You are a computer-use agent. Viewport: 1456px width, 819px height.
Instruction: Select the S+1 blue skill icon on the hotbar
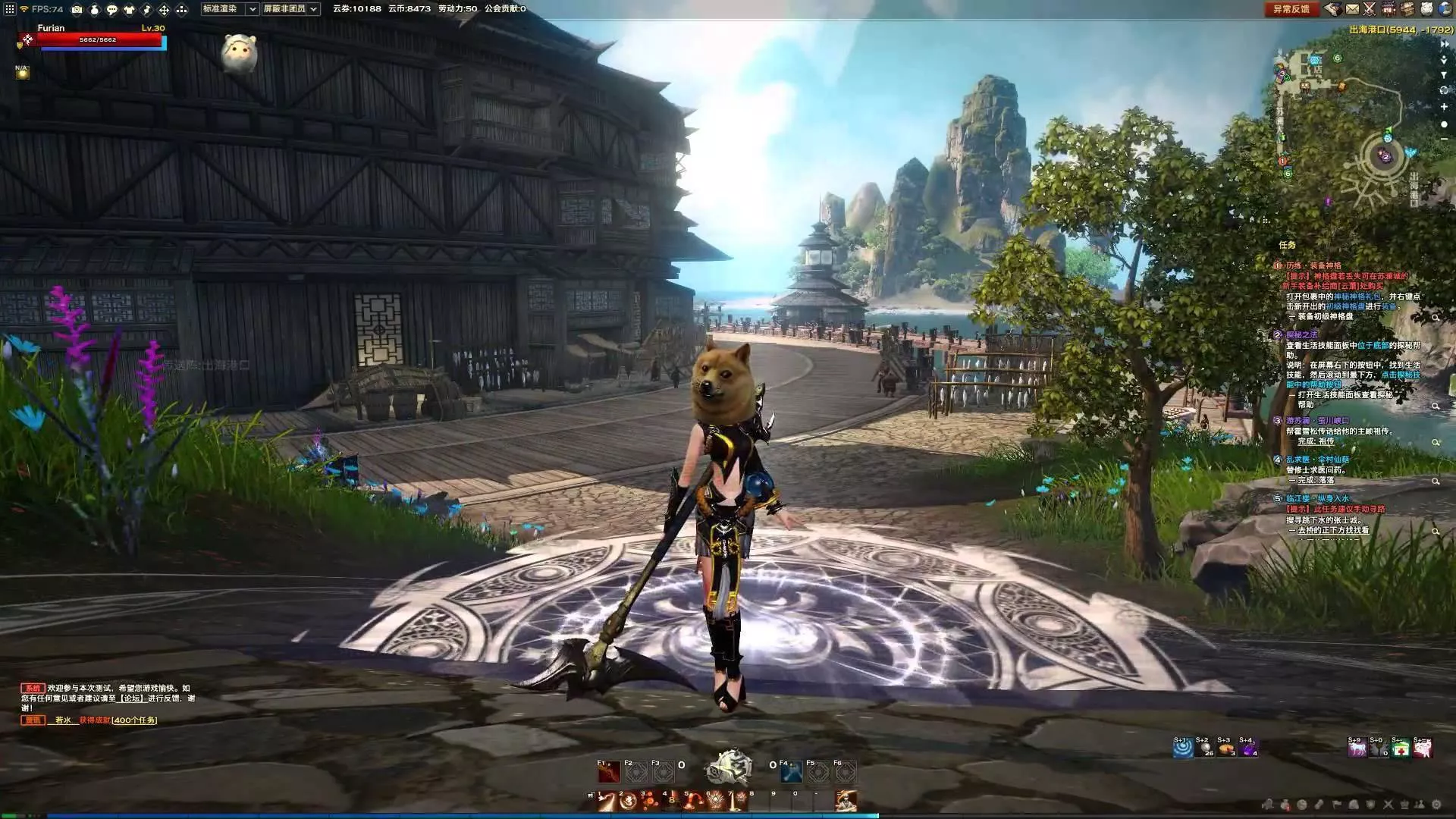pos(1182,748)
